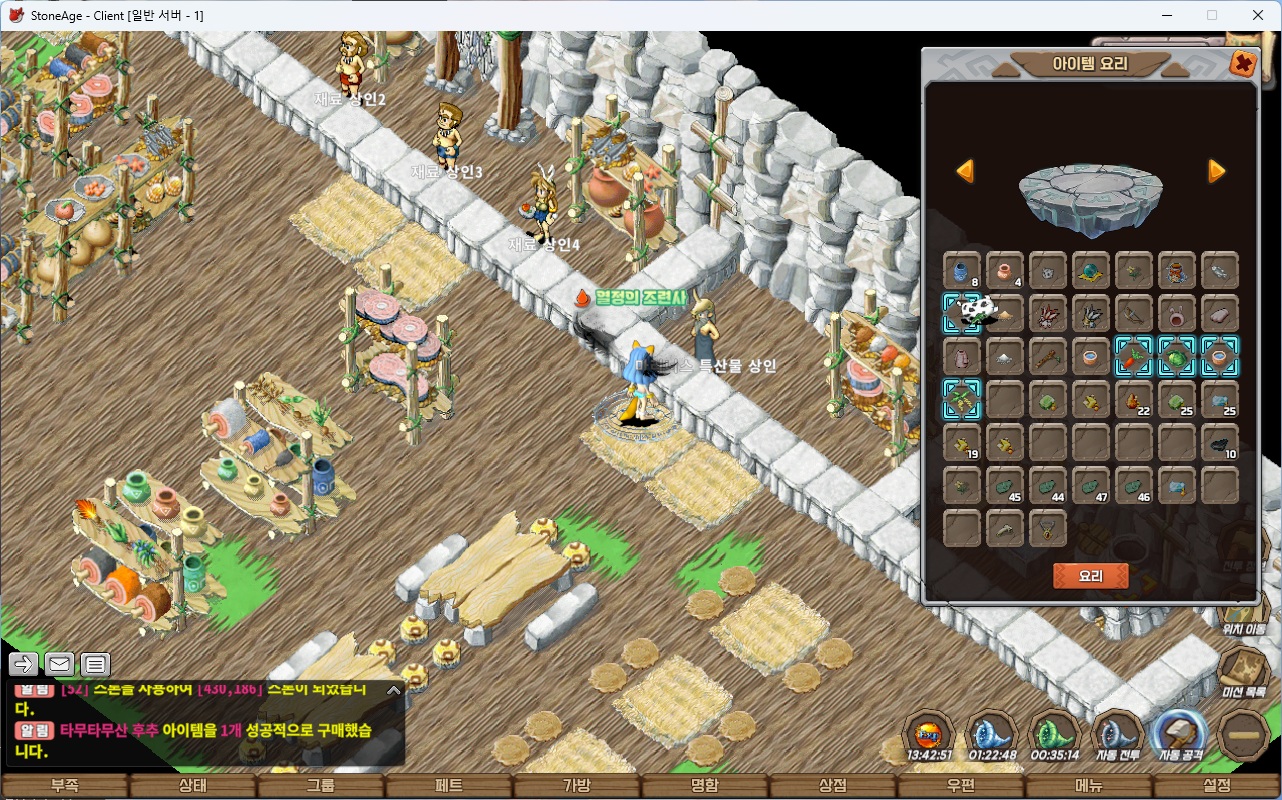Open the 페트 pet menu
Image resolution: width=1282 pixels, height=800 pixels.
pos(449,786)
